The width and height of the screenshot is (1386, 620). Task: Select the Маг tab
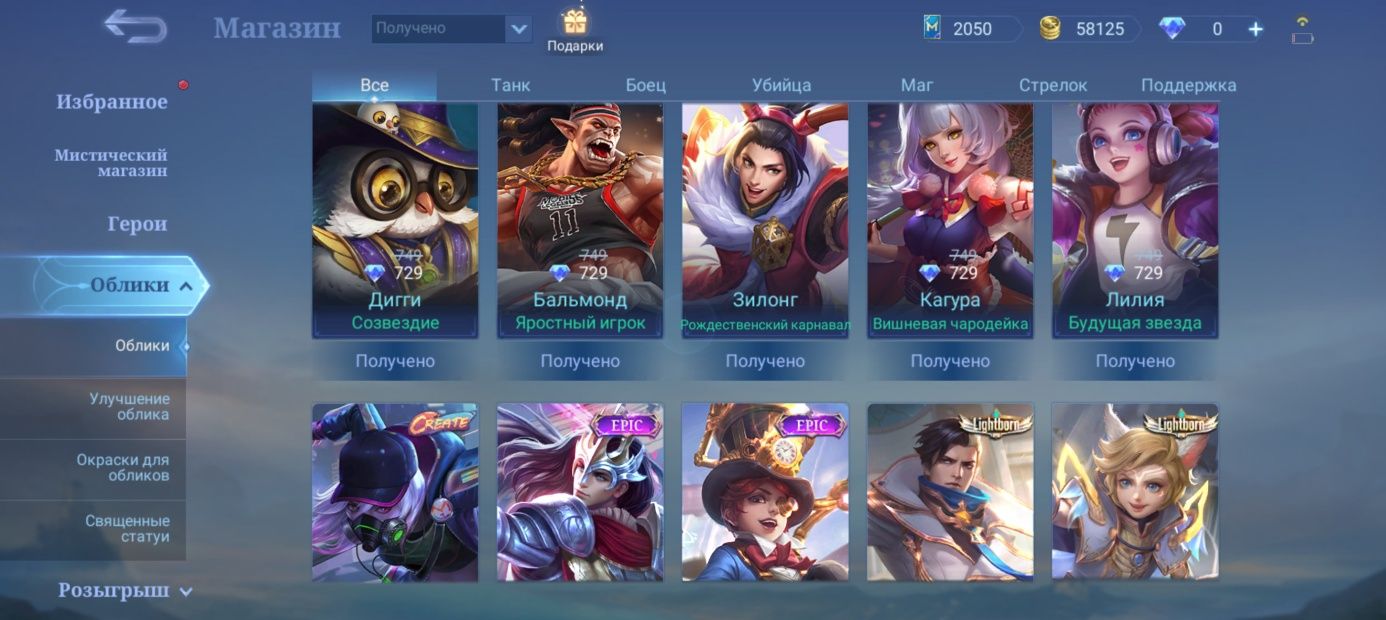(916, 86)
